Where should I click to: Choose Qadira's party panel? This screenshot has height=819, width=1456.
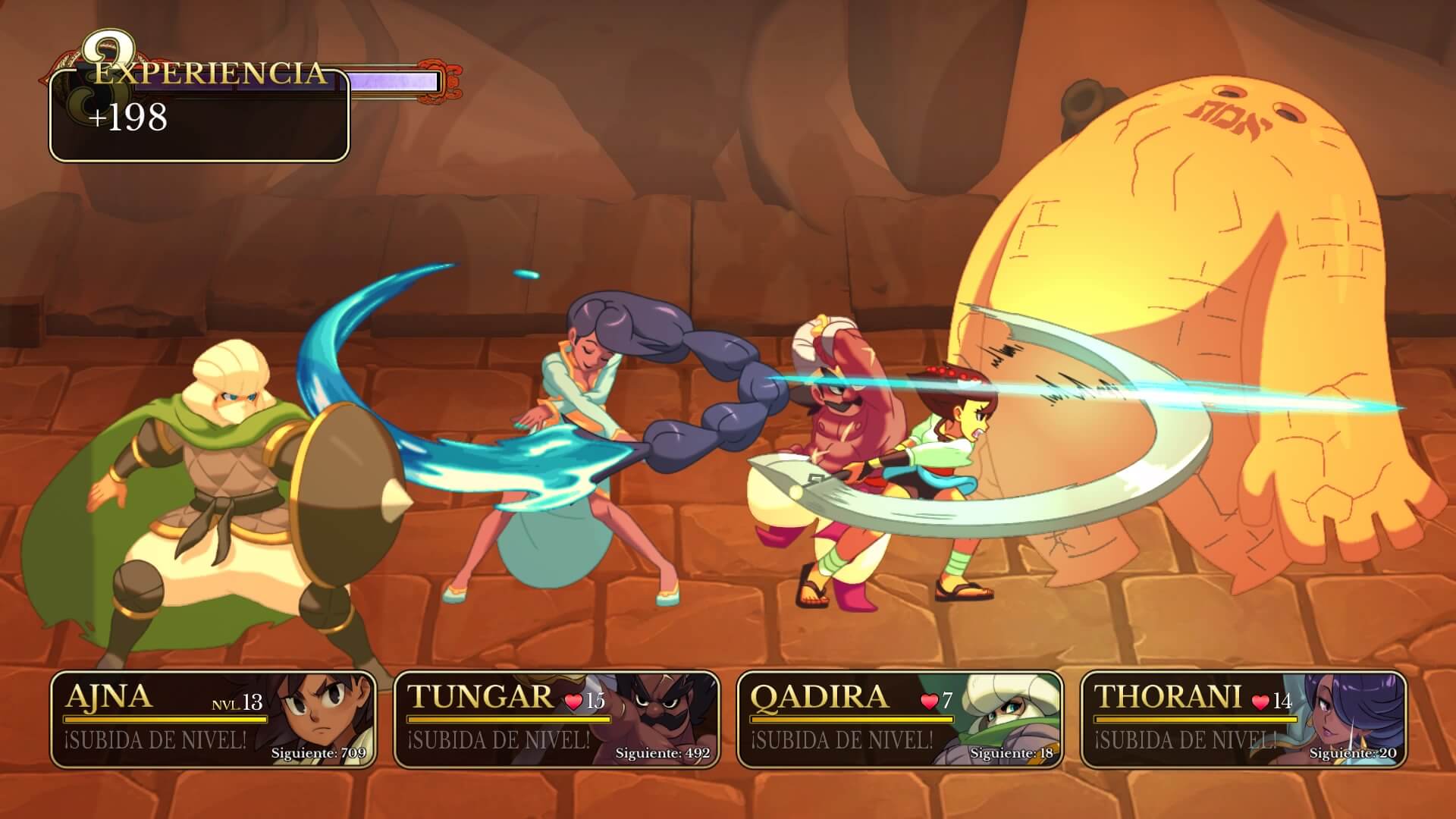(x=899, y=719)
